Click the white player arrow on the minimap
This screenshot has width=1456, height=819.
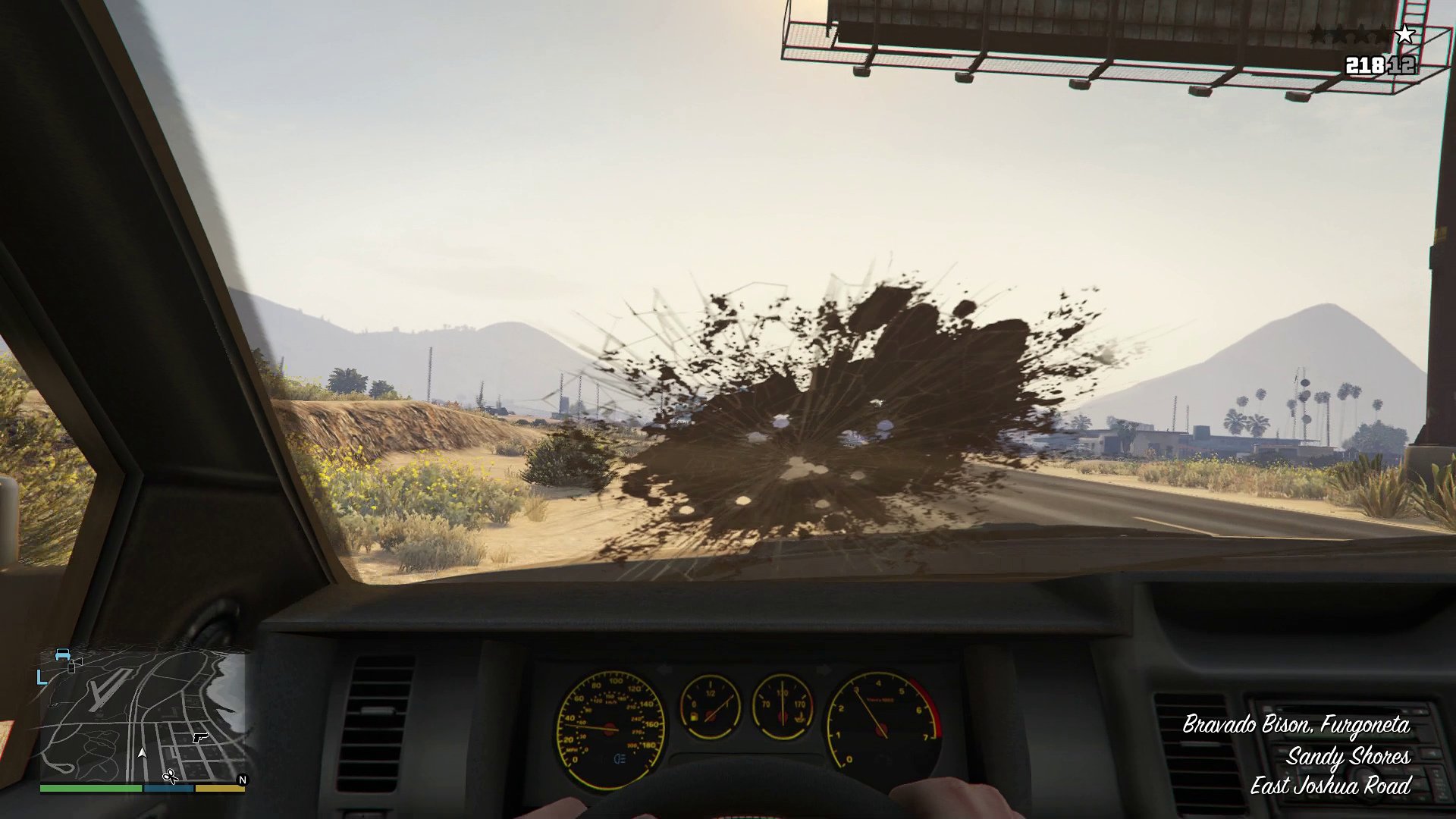point(143,754)
